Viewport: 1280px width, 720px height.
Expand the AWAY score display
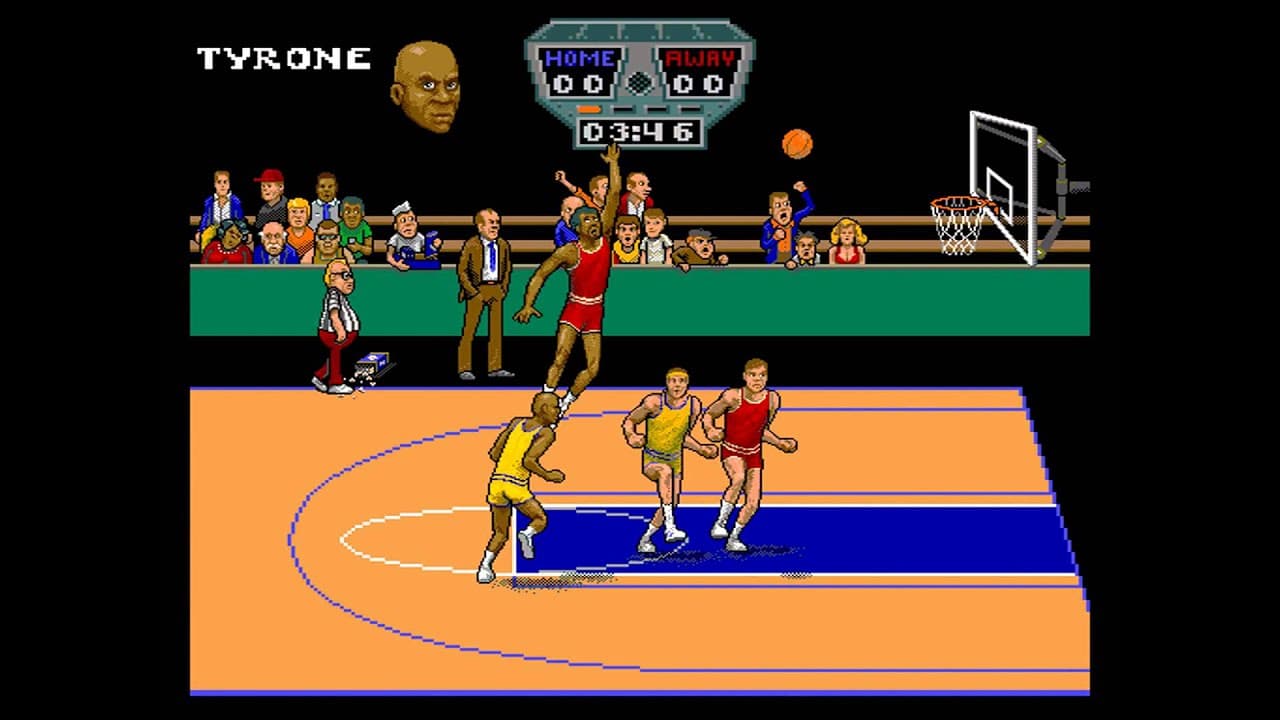(x=698, y=83)
